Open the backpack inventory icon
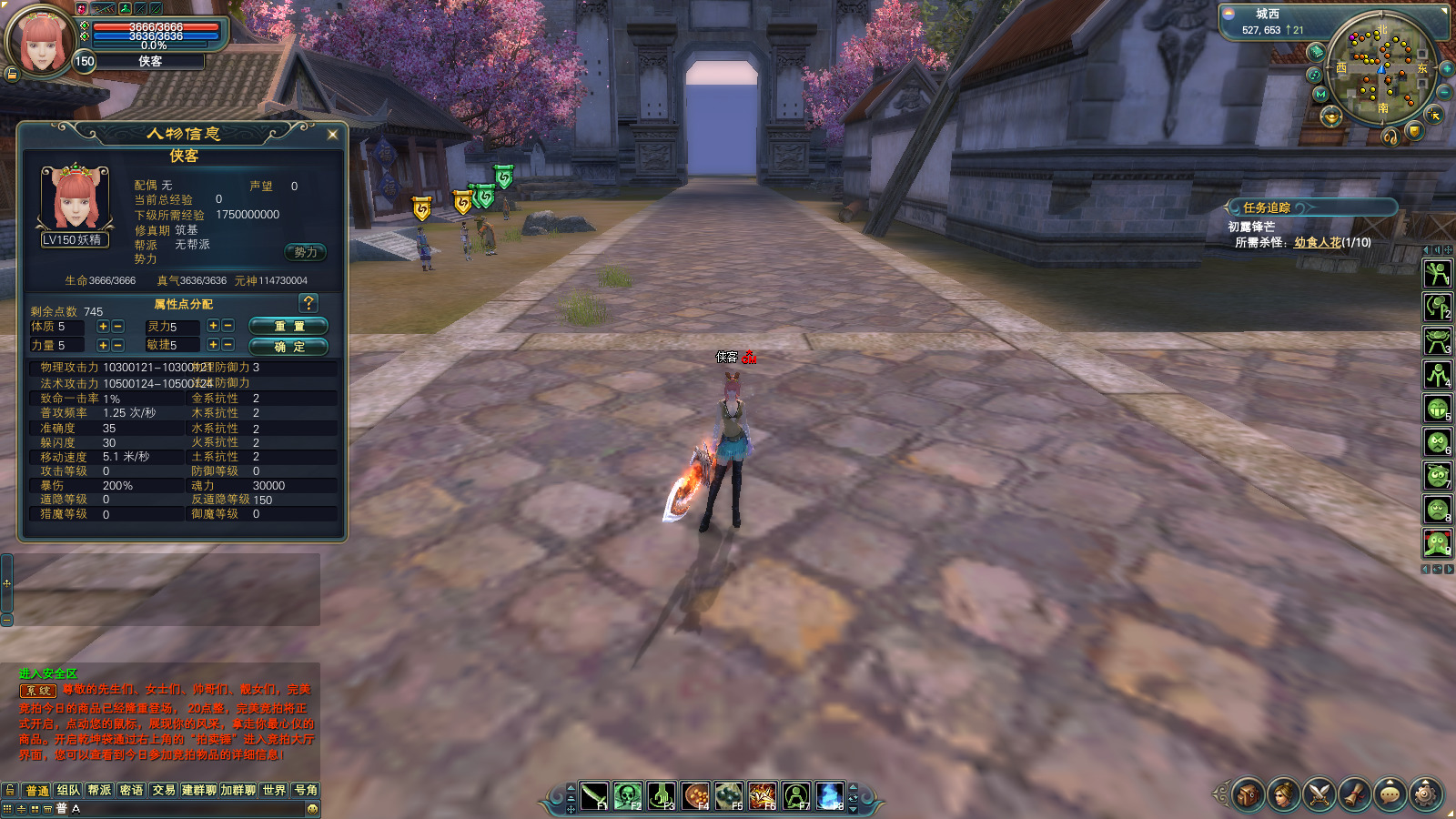The image size is (1456, 819). tap(1248, 794)
